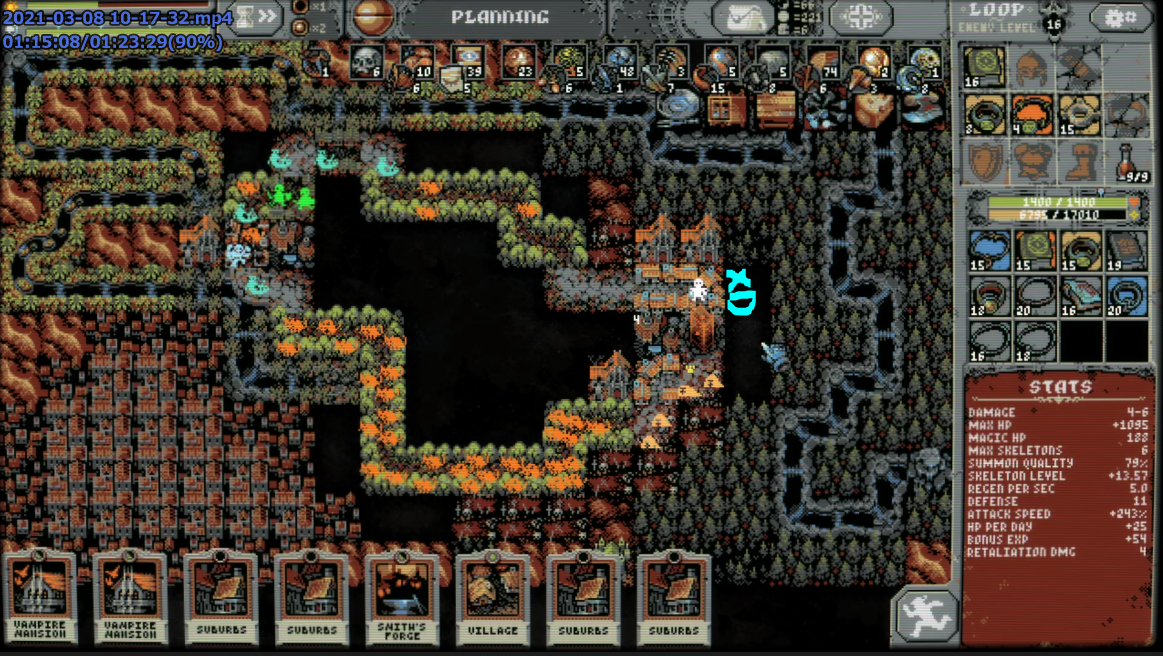Image resolution: width=1163 pixels, height=656 pixels.
Task: Click the empty shield equipment slot
Action: pyautogui.click(x=985, y=161)
